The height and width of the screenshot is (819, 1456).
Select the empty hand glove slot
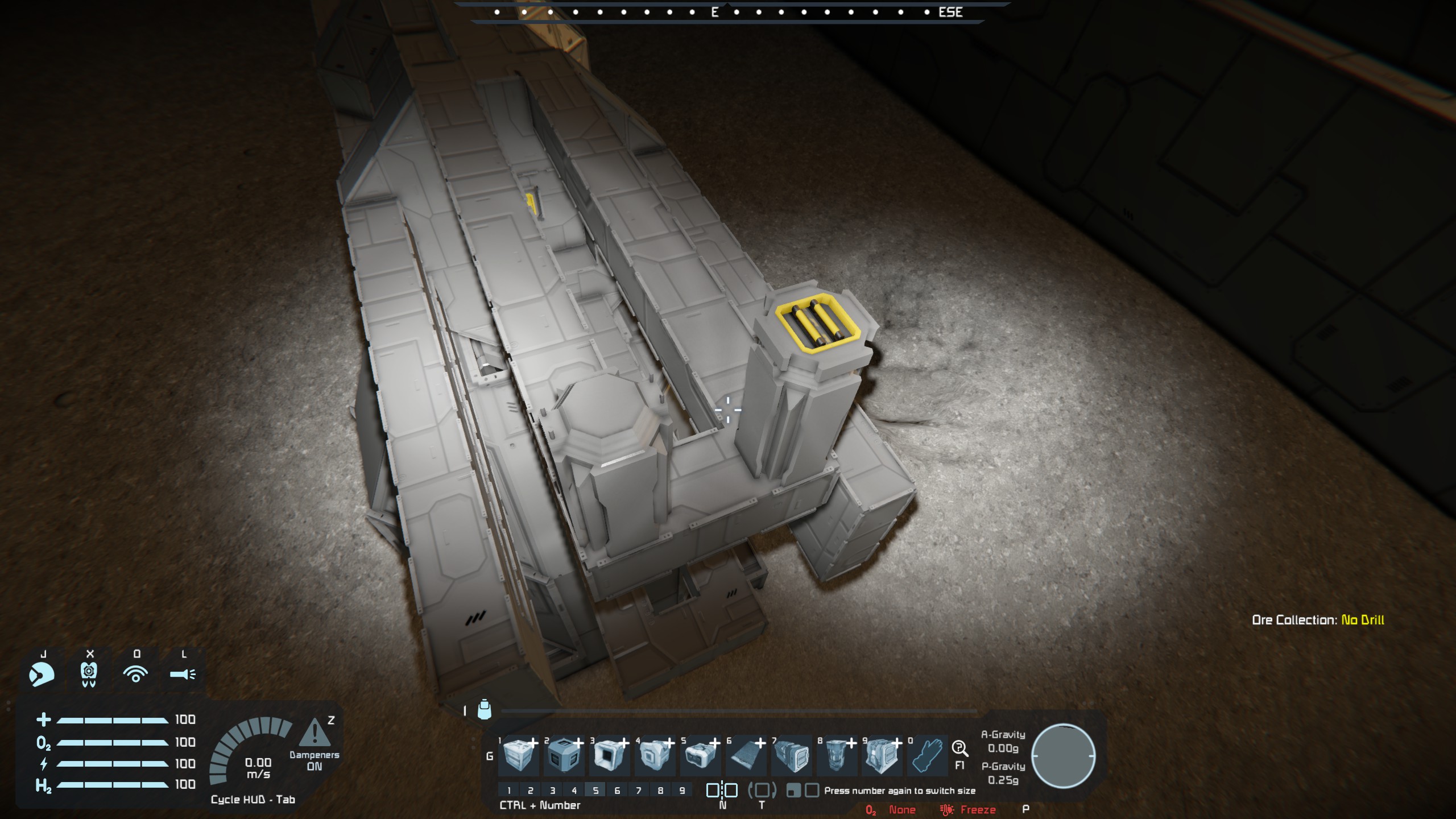coord(927,755)
